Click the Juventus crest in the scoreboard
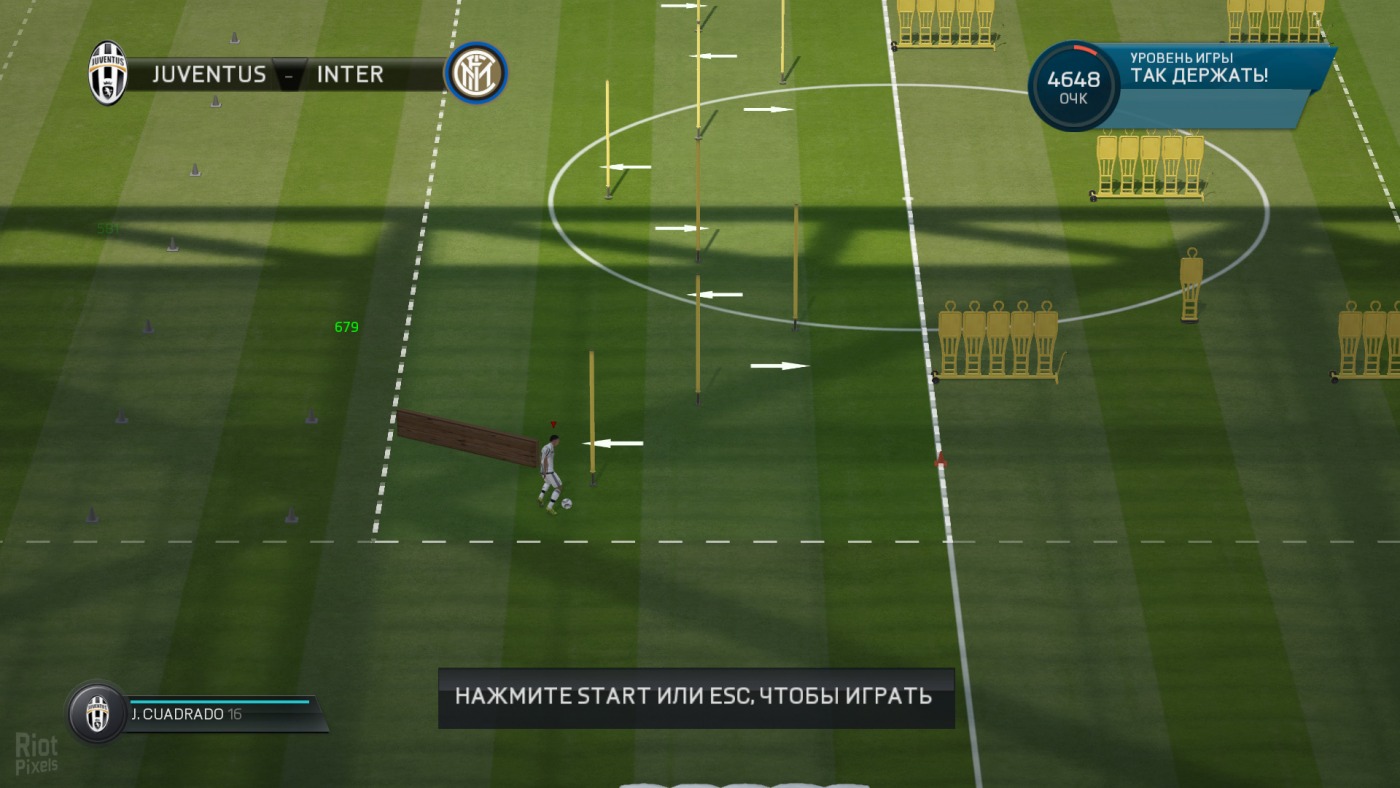Image resolution: width=1400 pixels, height=788 pixels. point(107,73)
